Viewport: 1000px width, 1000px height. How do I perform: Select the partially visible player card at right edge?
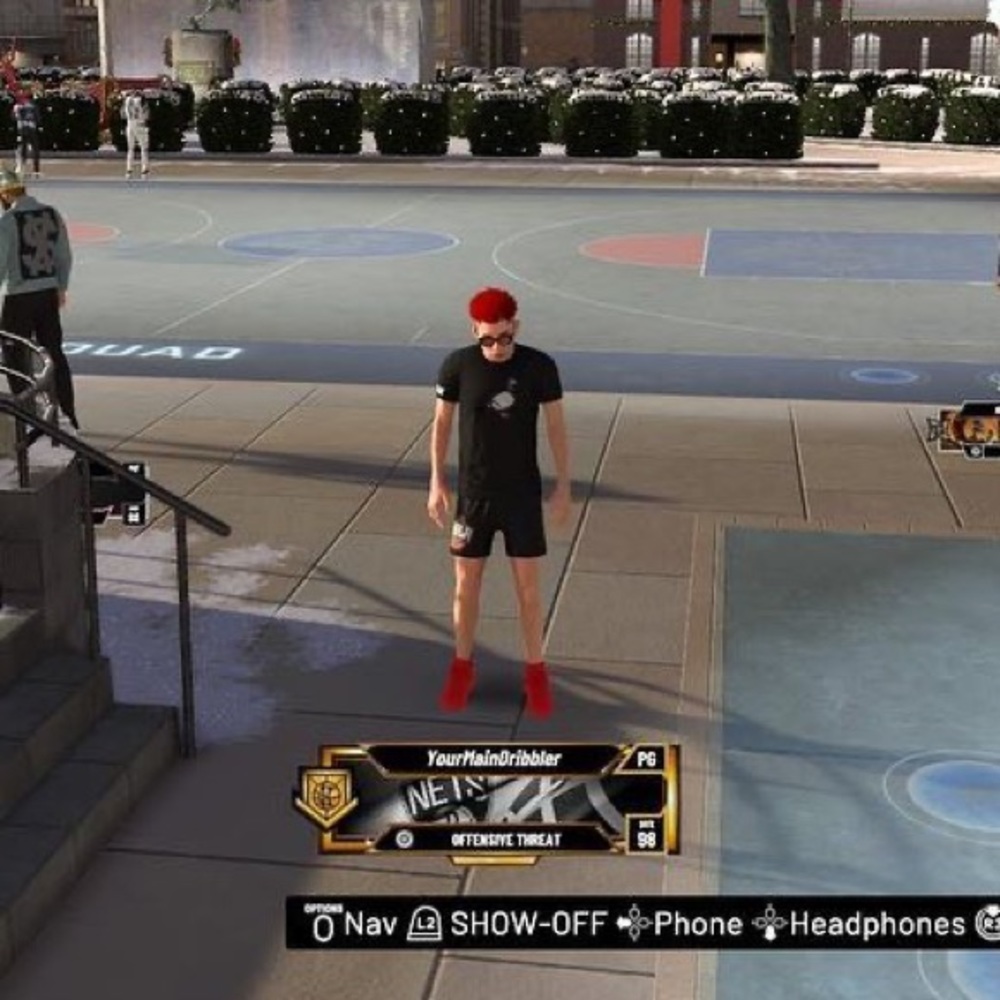(969, 430)
